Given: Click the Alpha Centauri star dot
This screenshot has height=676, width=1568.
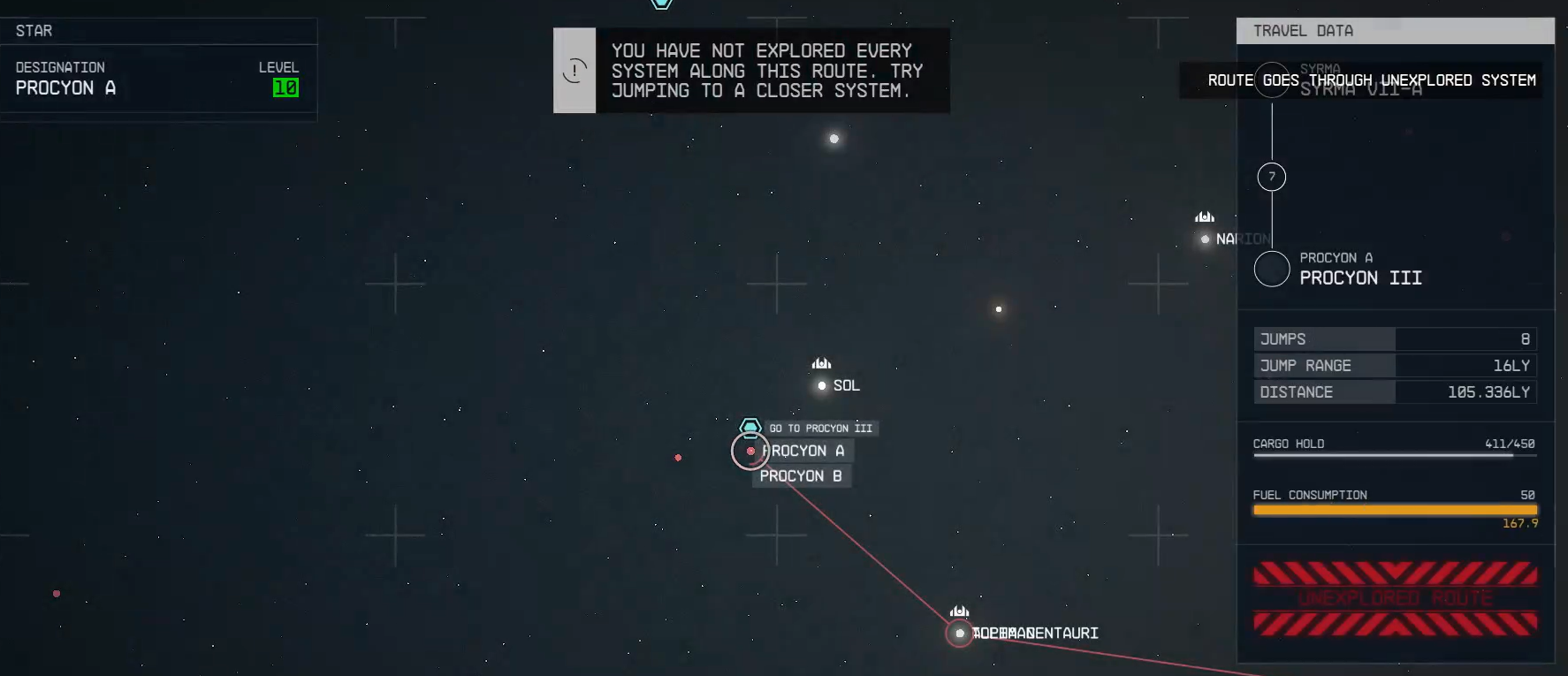Looking at the screenshot, I should point(959,634).
